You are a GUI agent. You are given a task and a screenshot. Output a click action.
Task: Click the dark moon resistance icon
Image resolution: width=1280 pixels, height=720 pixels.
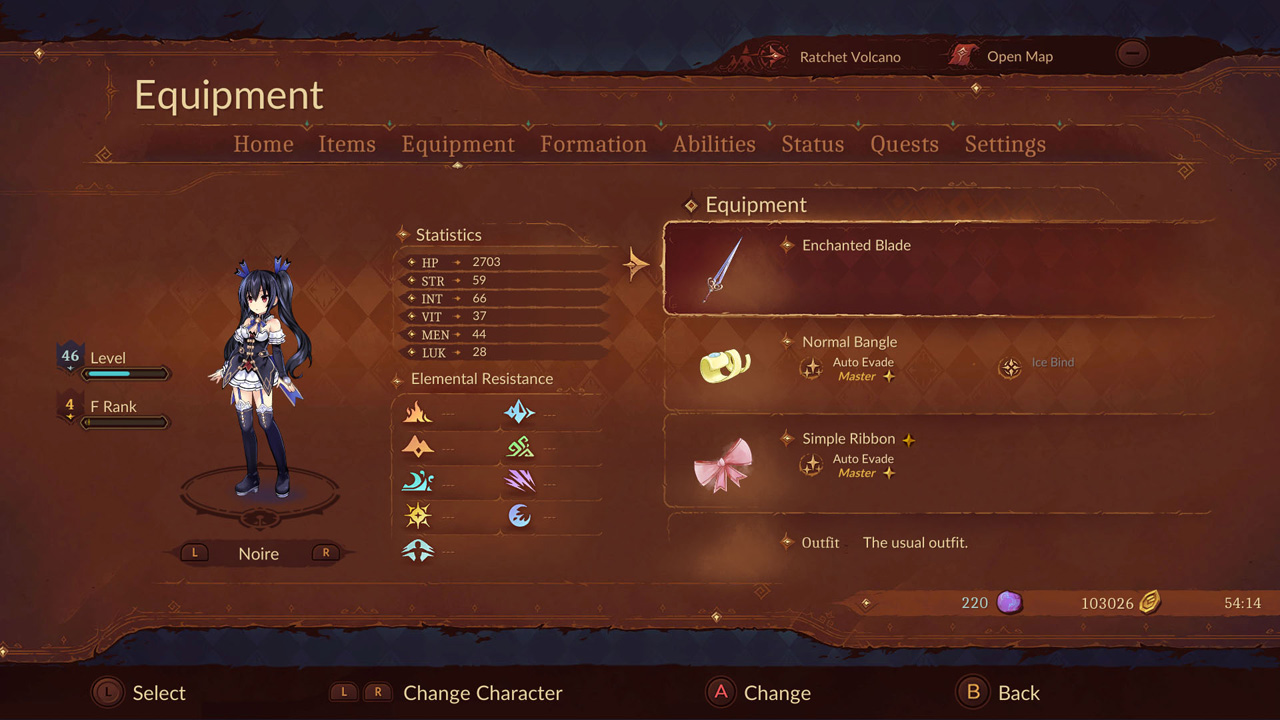click(x=520, y=515)
